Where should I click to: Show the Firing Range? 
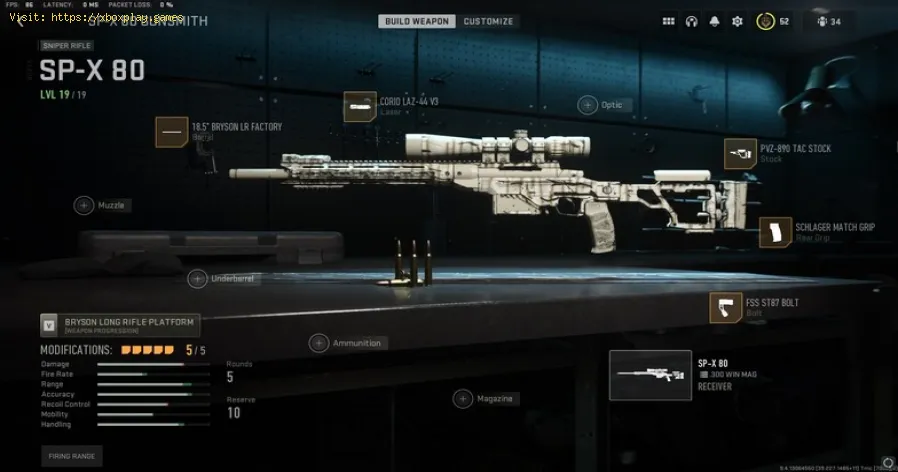tap(71, 456)
